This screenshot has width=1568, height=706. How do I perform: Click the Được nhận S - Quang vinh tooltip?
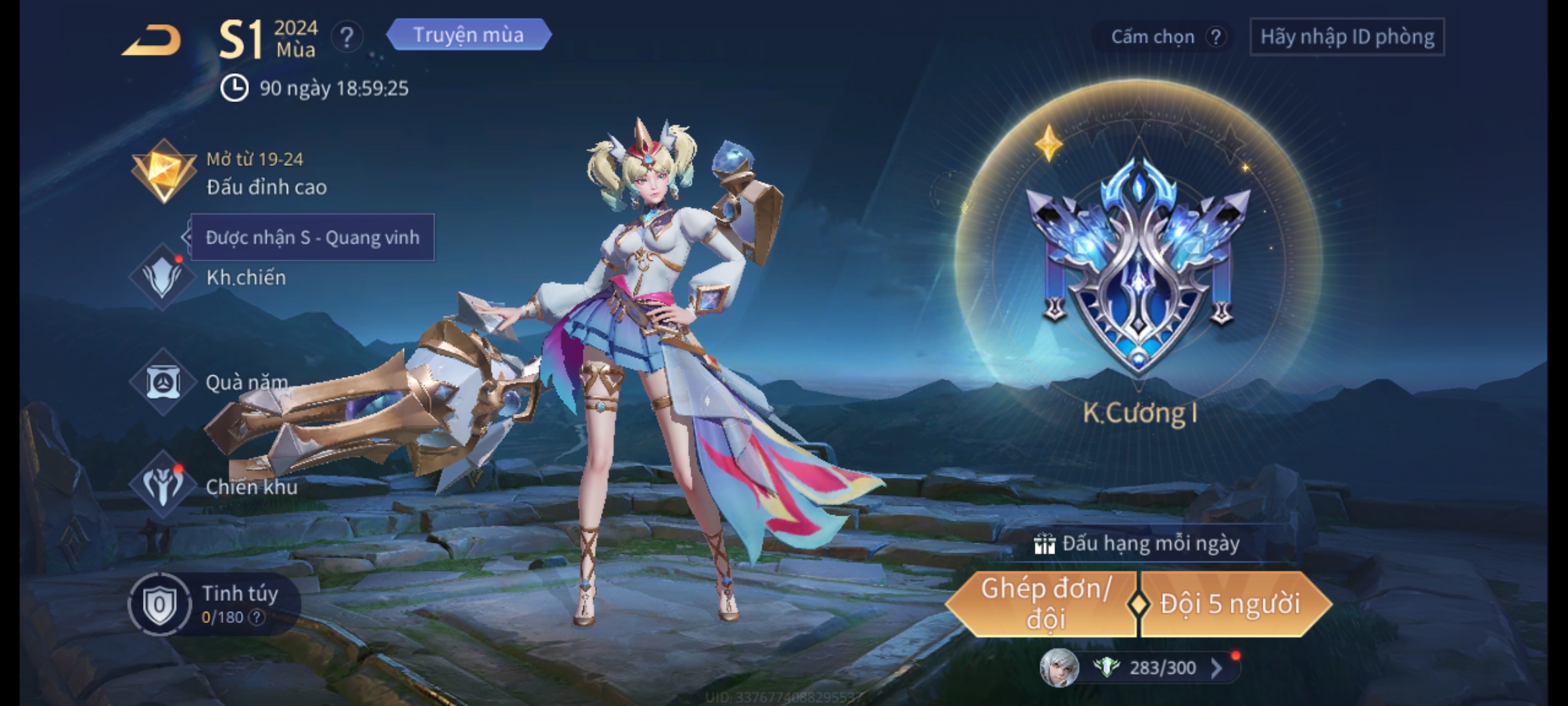pyautogui.click(x=312, y=237)
